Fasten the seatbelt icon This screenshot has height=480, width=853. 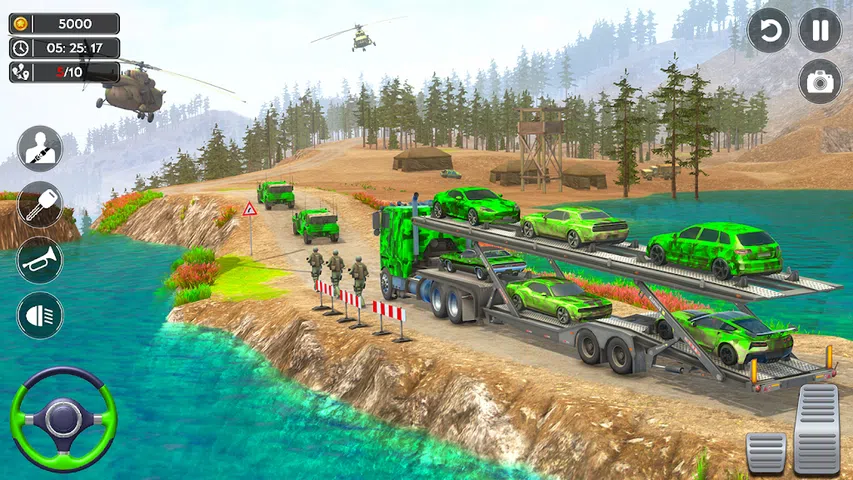click(x=40, y=149)
